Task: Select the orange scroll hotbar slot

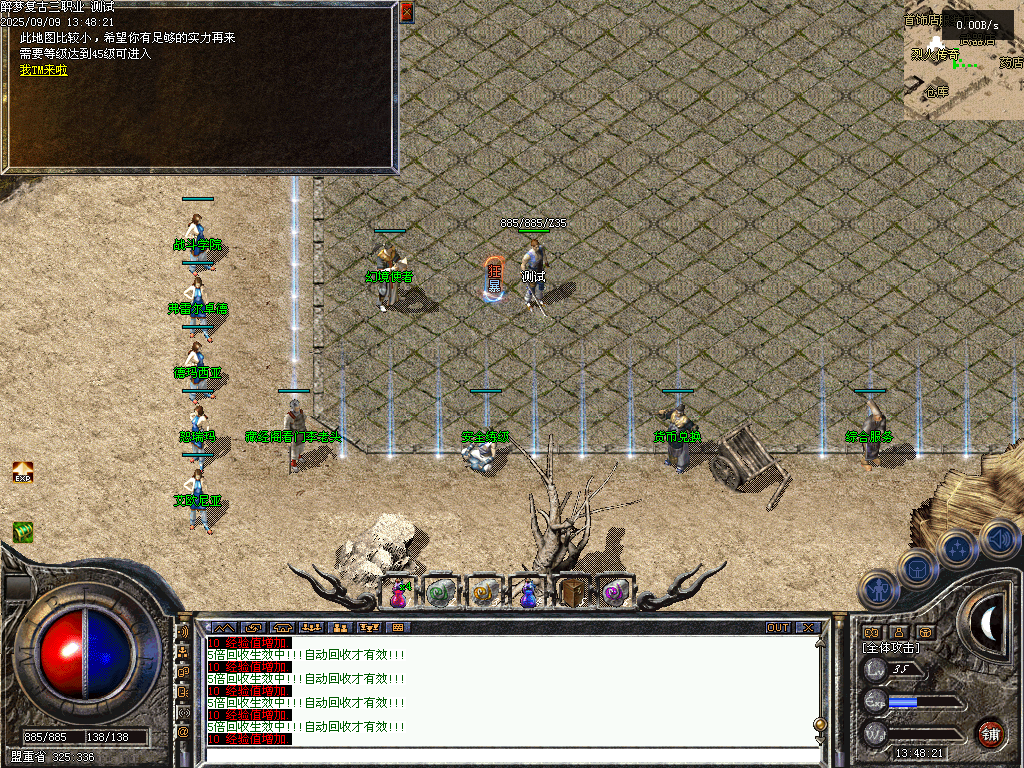Action: point(484,593)
